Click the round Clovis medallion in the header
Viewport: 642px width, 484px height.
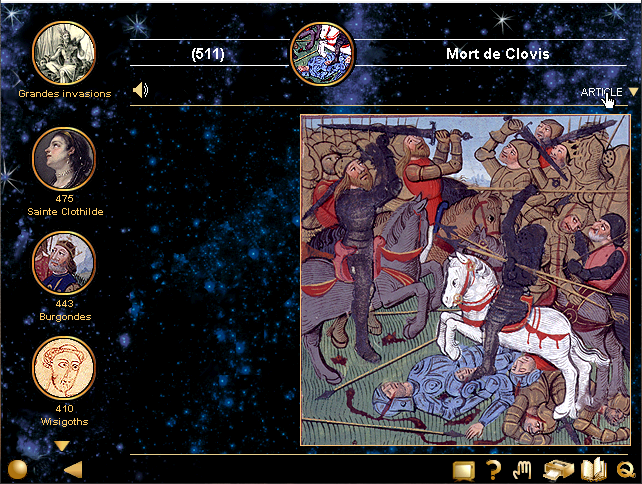click(x=321, y=53)
